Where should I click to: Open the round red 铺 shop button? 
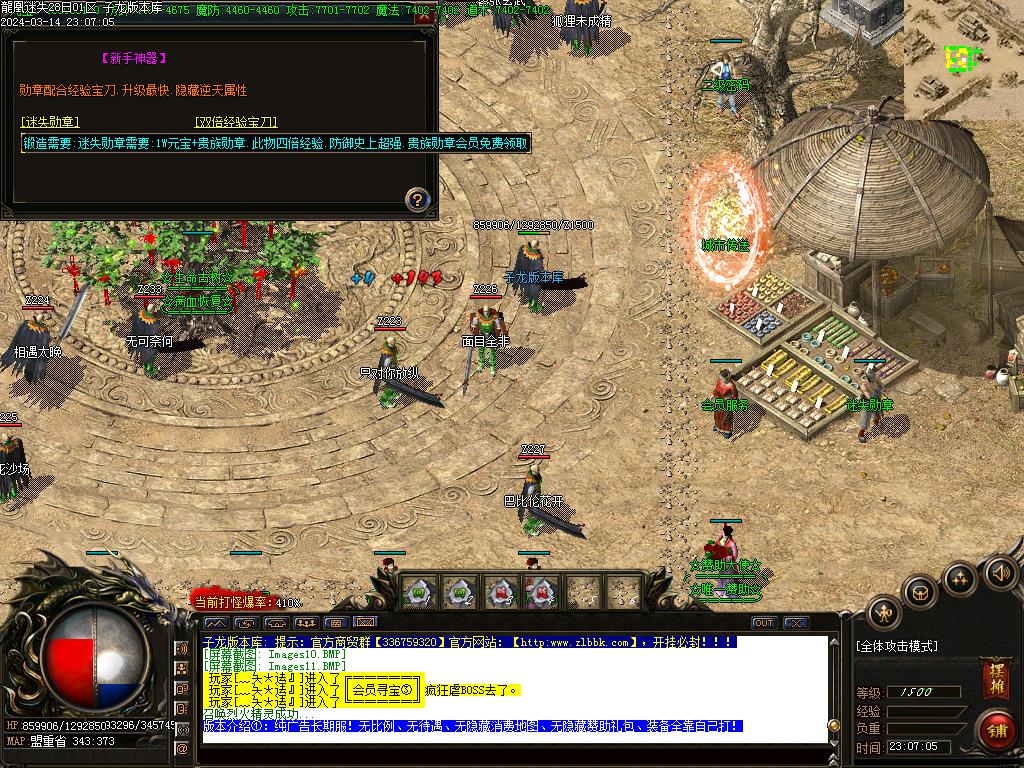(x=996, y=729)
